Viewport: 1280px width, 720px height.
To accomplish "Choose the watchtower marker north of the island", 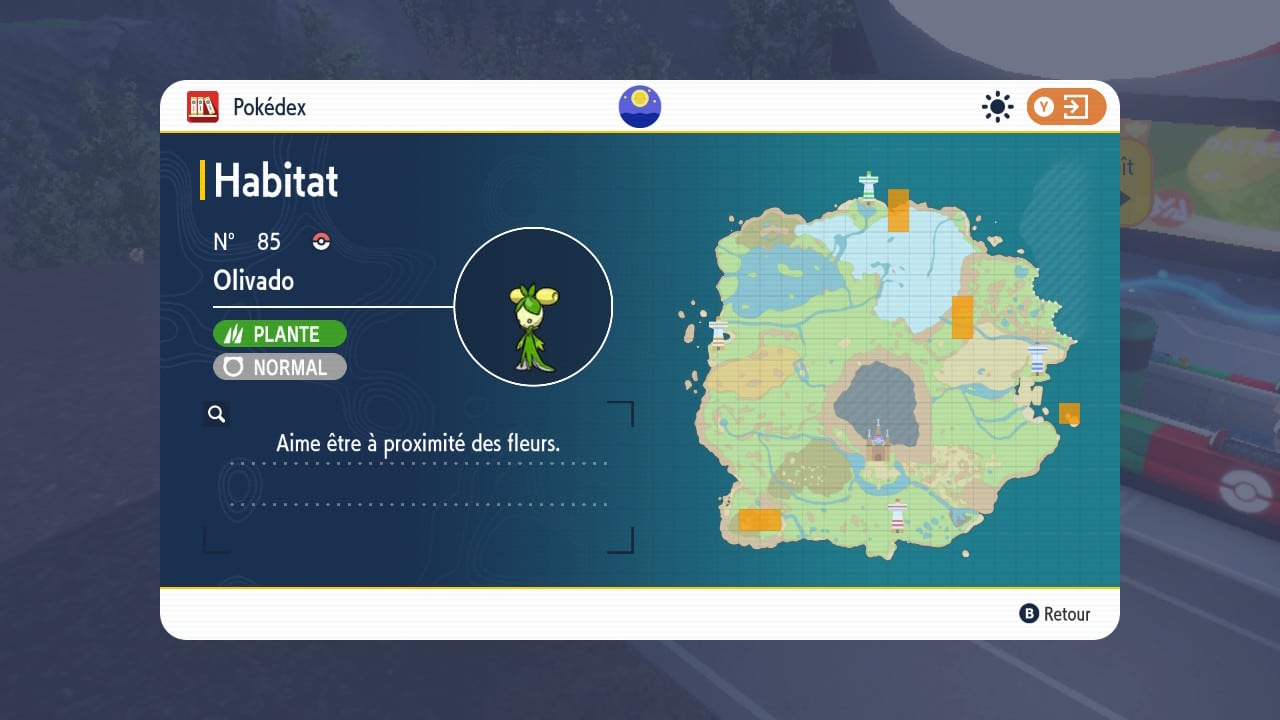I will point(869,185).
